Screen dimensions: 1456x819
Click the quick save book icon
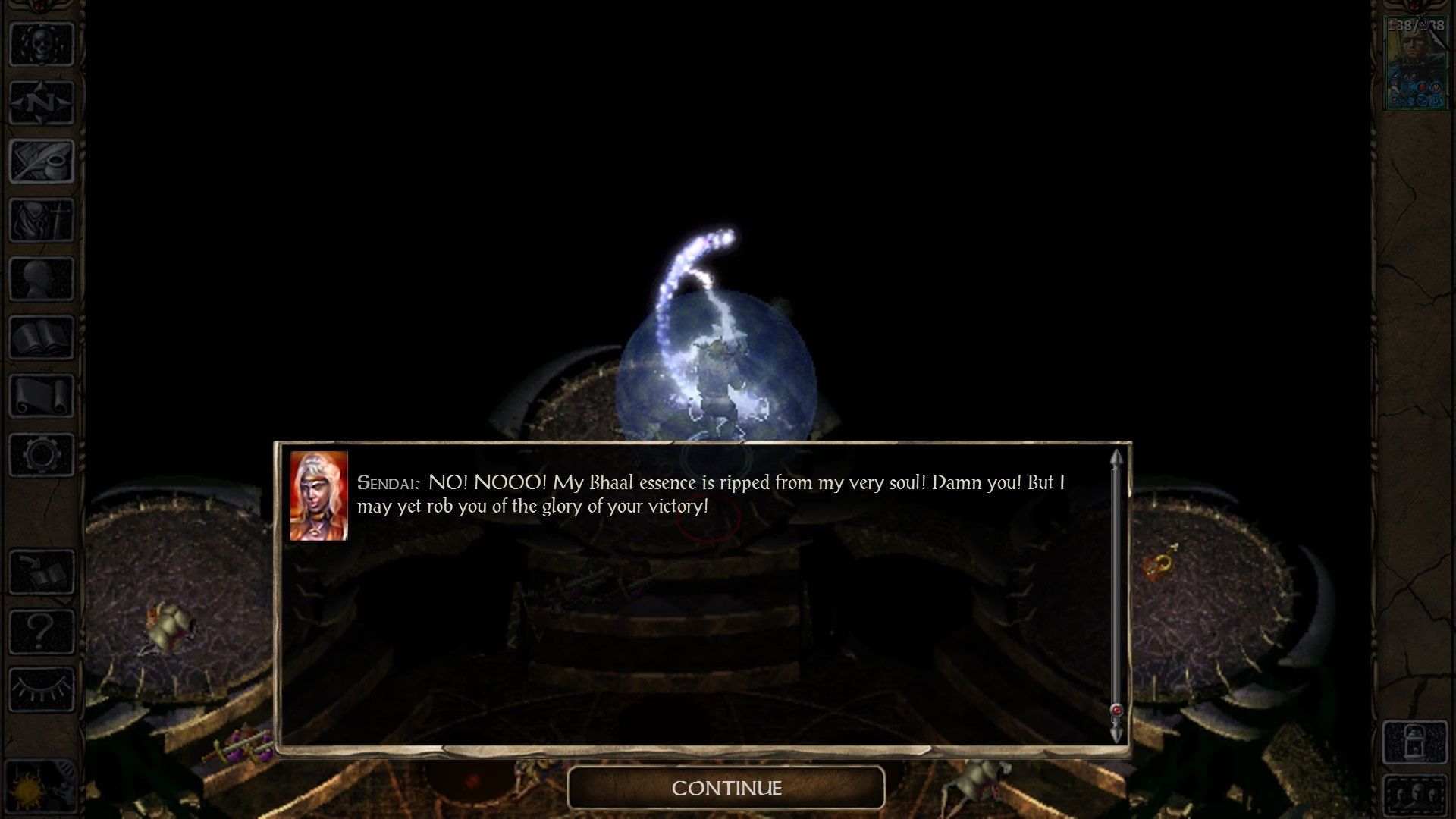click(42, 572)
